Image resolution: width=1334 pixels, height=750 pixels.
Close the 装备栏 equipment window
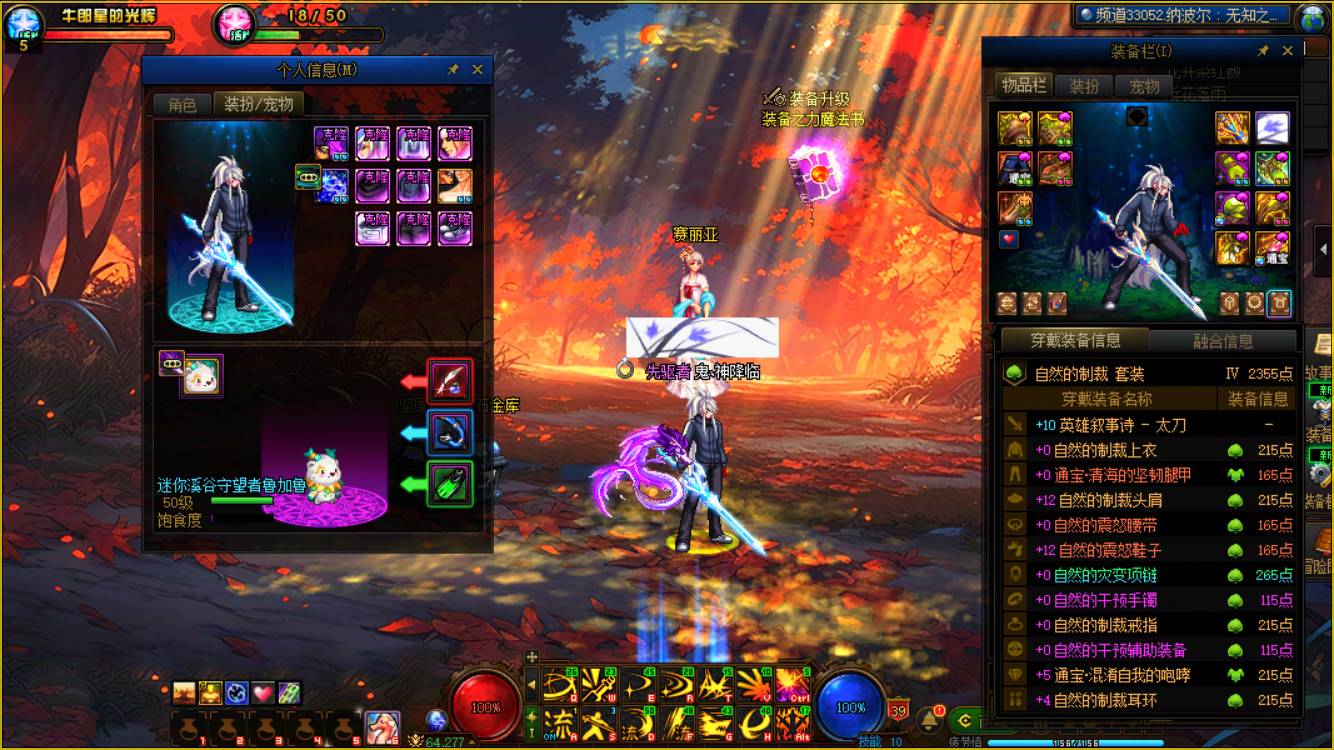[x=1288, y=51]
